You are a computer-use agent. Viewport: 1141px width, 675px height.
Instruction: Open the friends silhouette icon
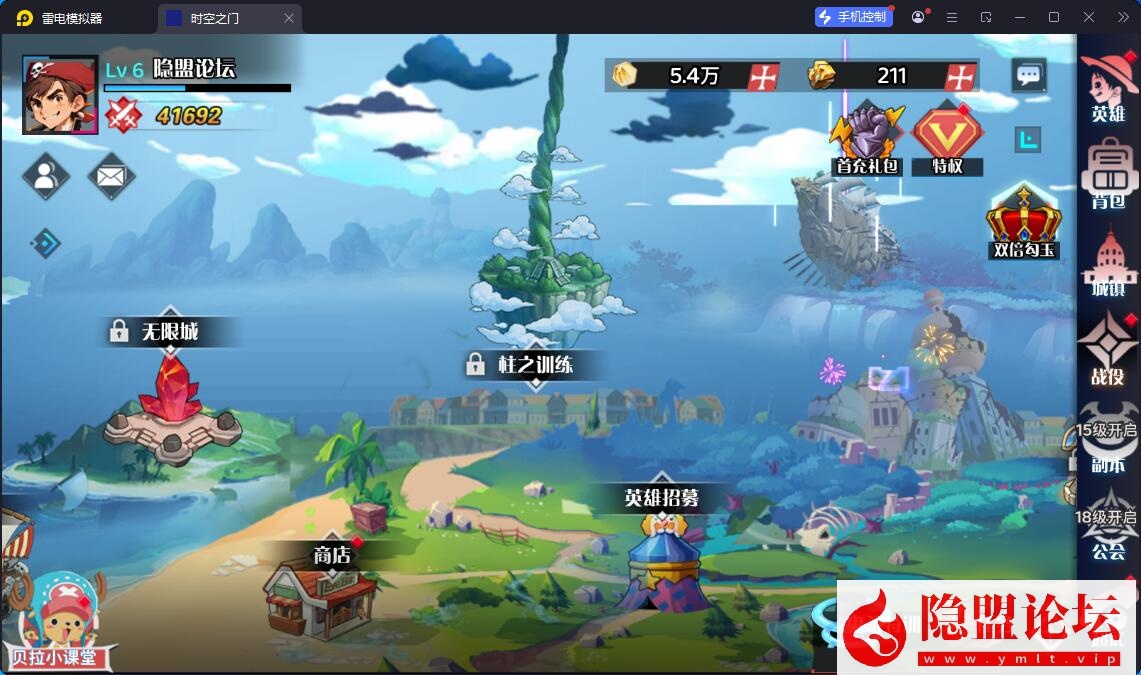tap(45, 177)
